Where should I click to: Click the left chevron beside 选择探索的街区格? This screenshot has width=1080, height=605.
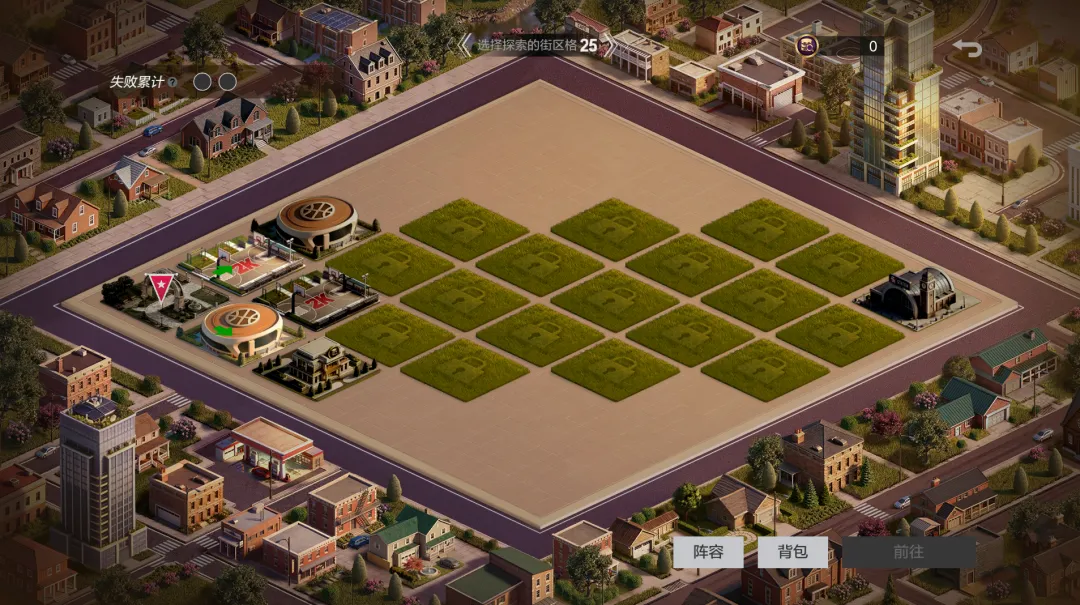coord(464,45)
